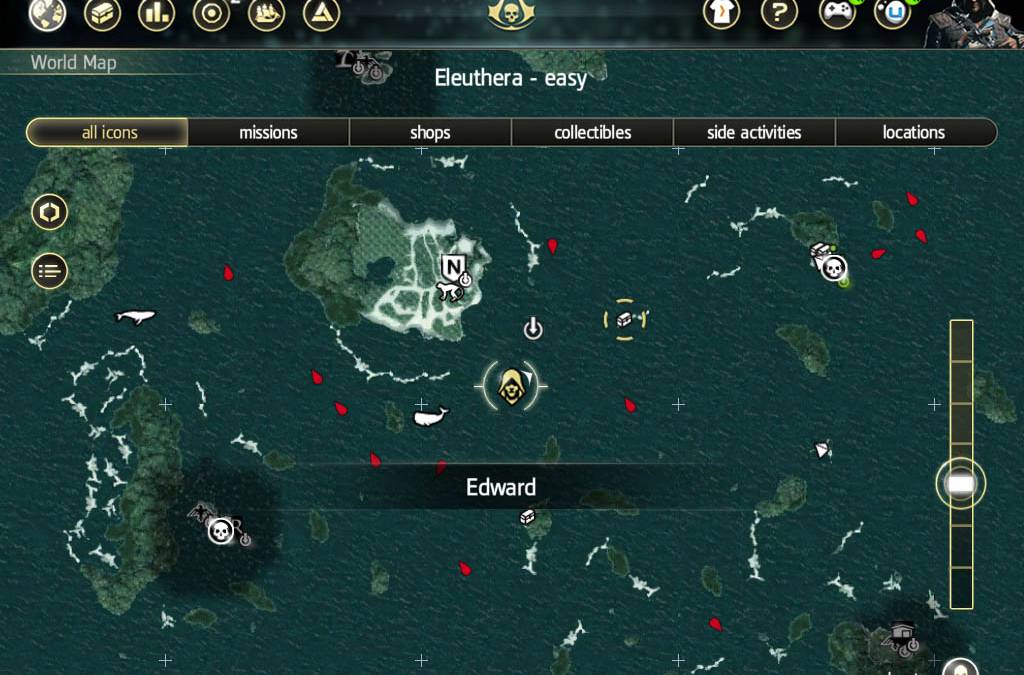Open the side activities filter
This screenshot has height=675, width=1024.
tap(754, 132)
